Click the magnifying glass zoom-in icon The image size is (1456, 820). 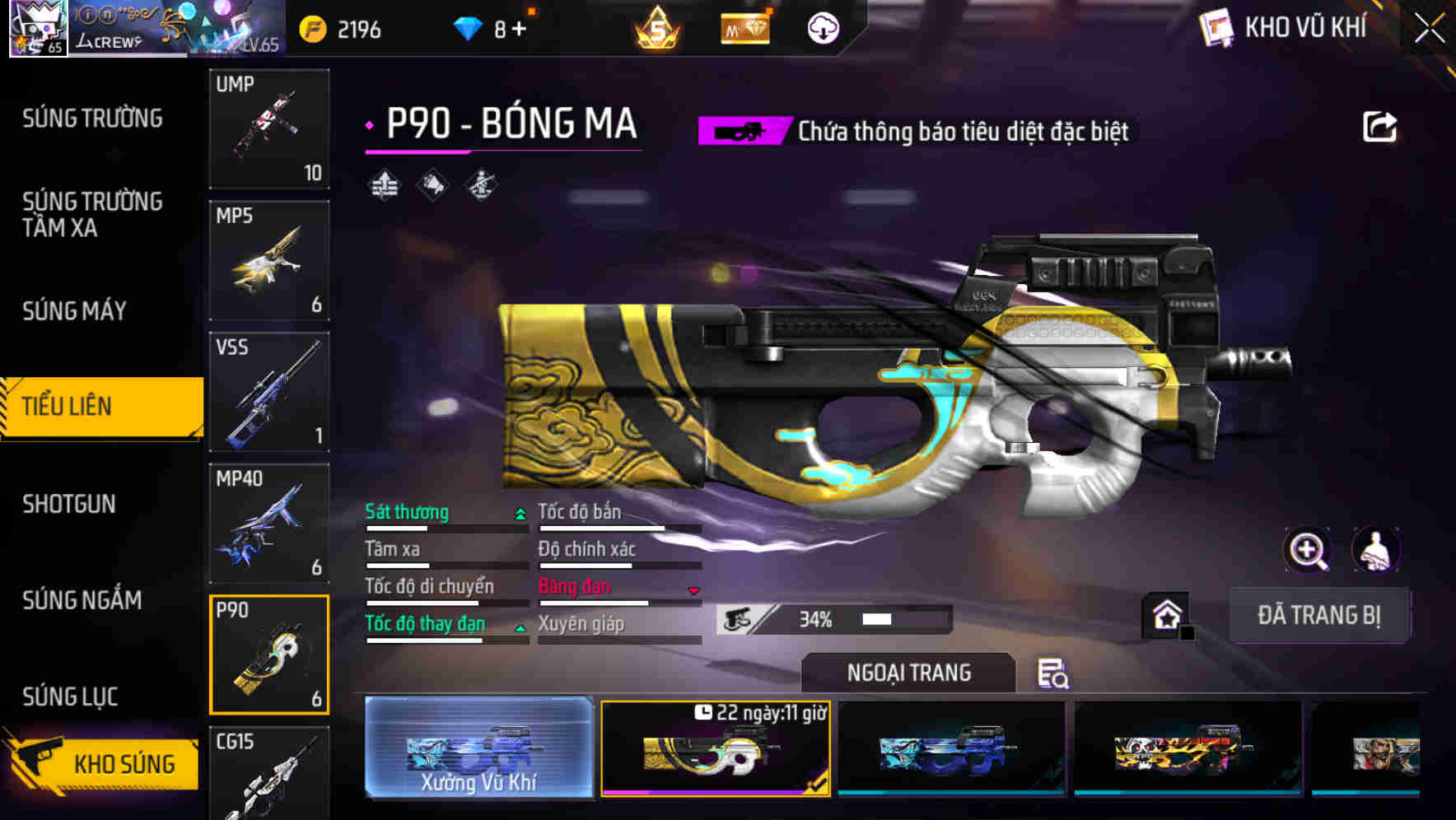click(1306, 550)
